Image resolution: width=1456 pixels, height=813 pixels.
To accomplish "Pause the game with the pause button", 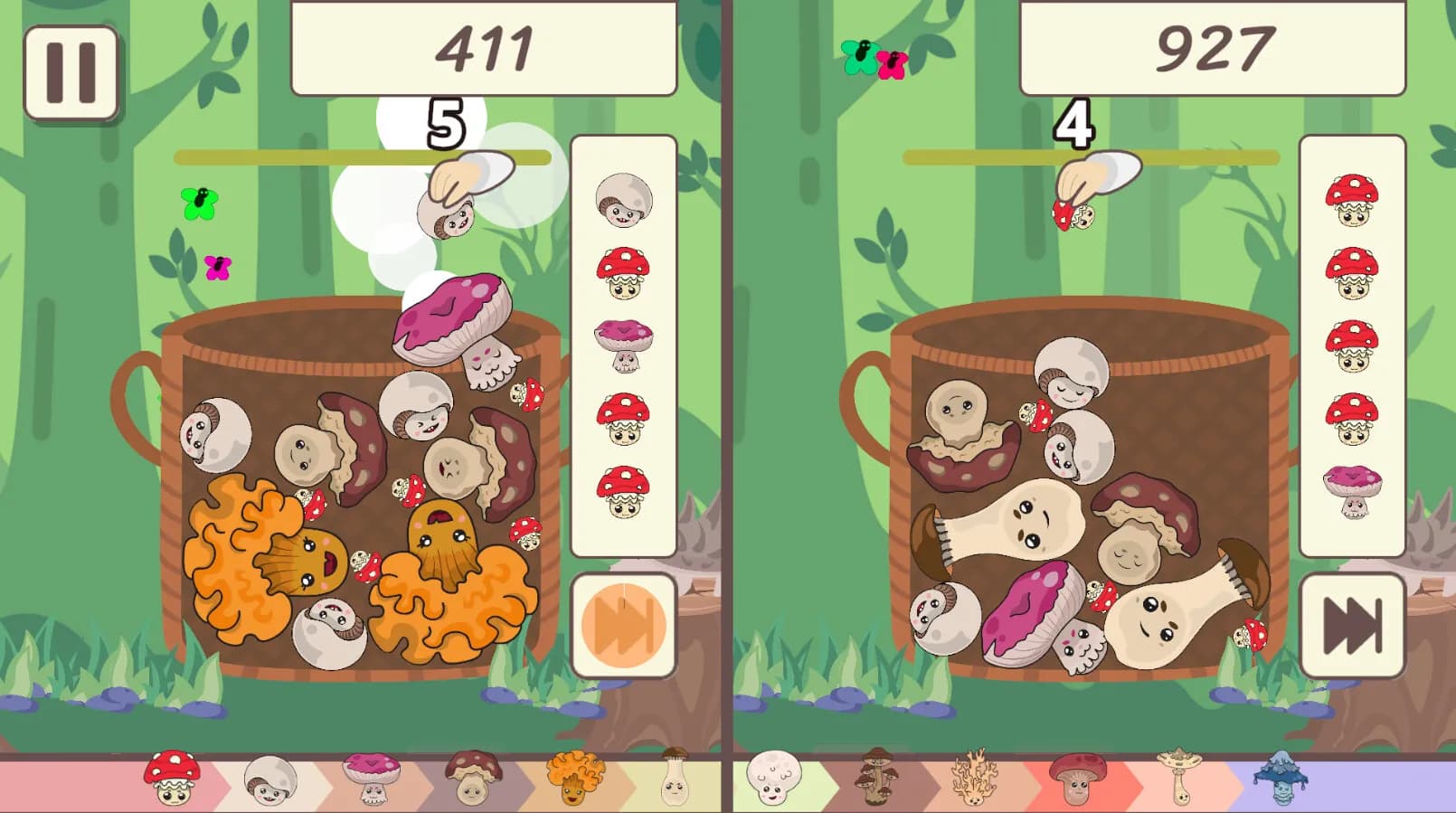I will 71,72.
